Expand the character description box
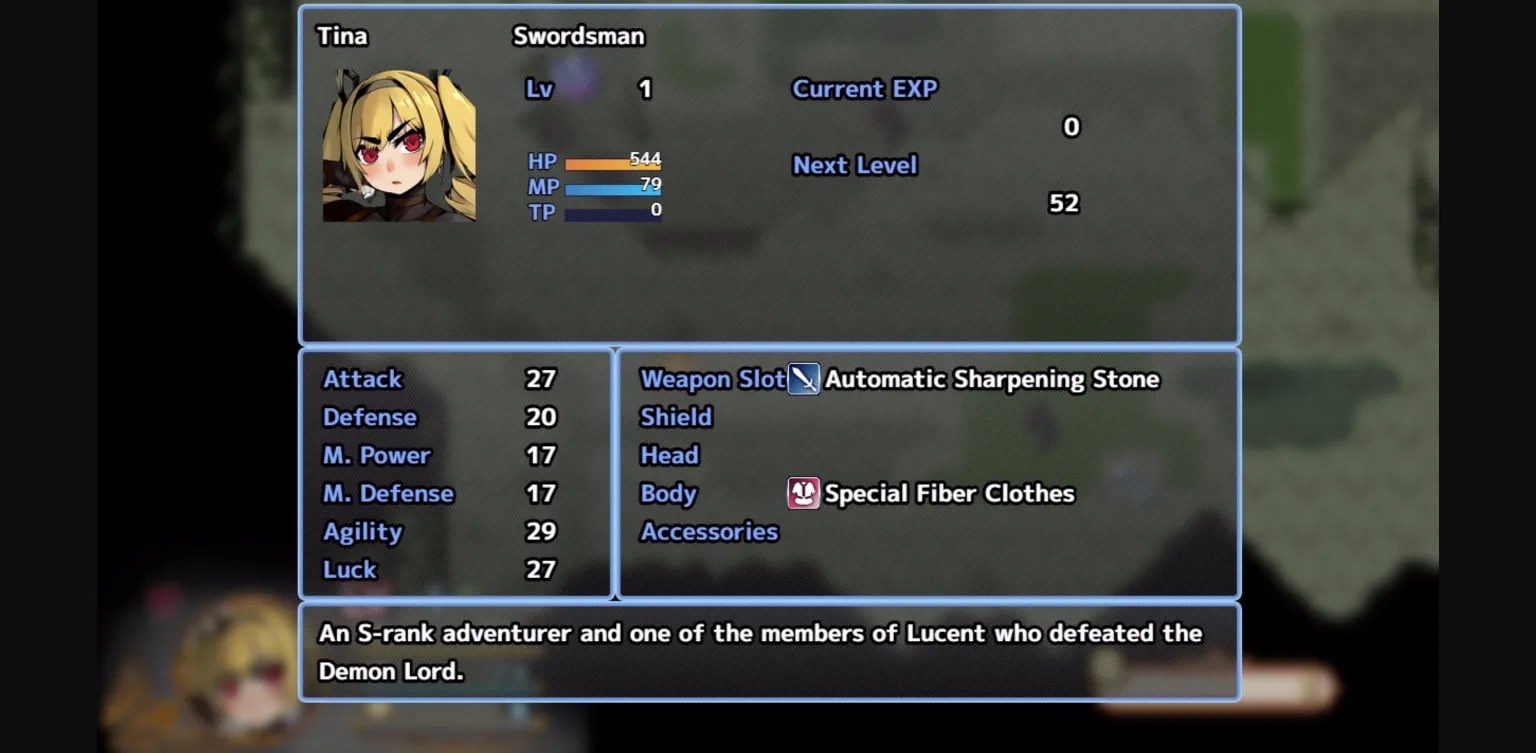The height and width of the screenshot is (753, 1536). (768, 650)
